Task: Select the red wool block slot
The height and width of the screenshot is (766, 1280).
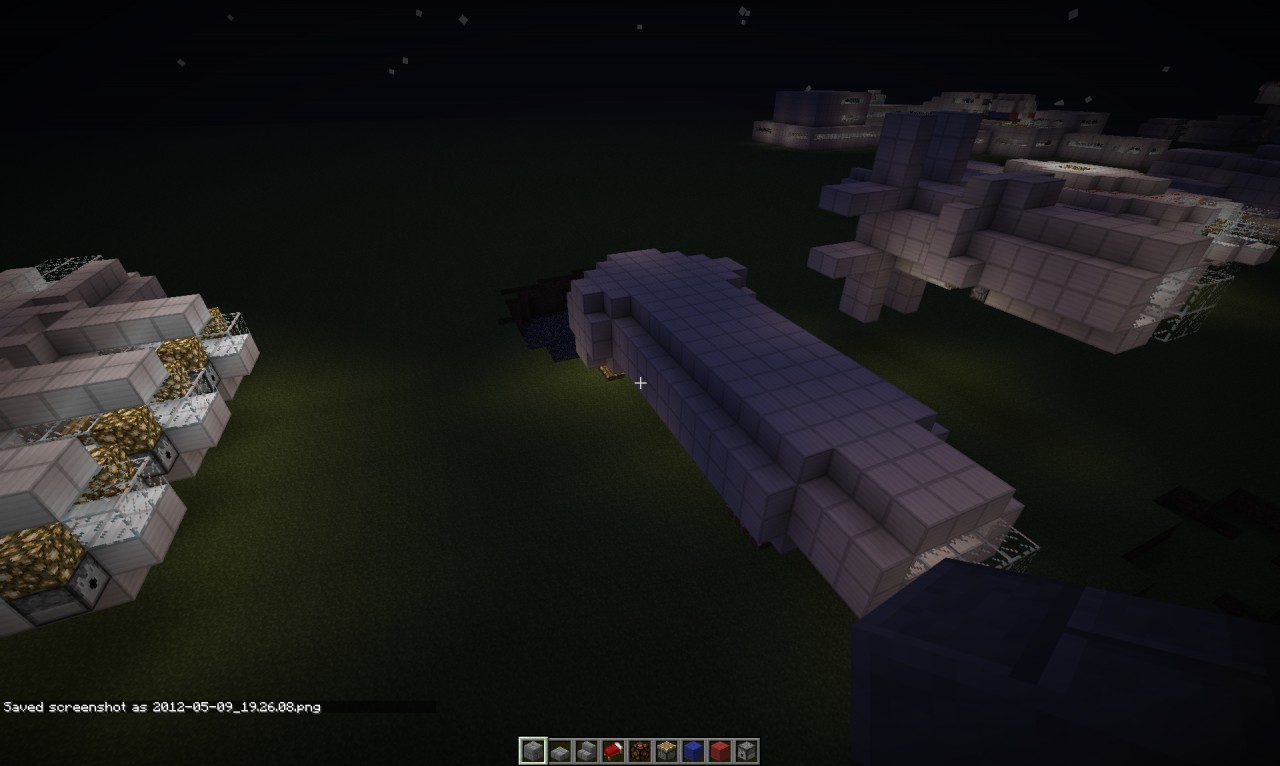Action: point(720,751)
